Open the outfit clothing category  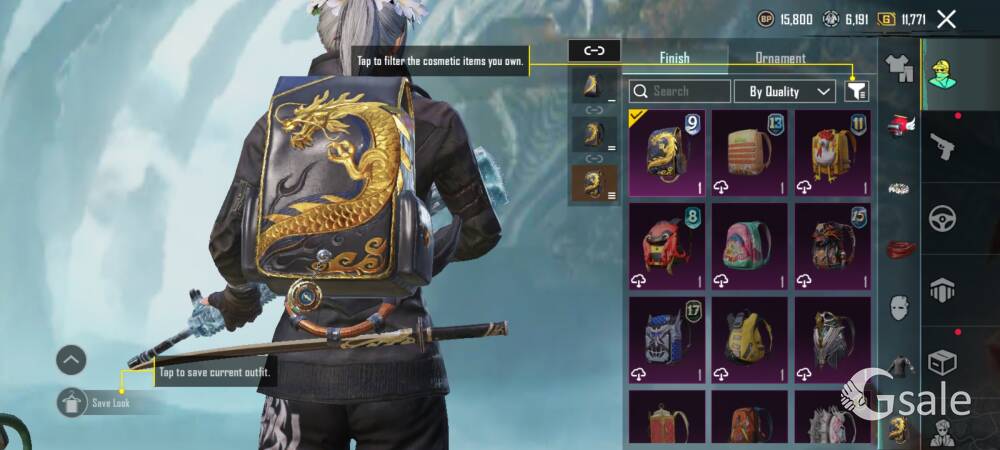tap(900, 69)
